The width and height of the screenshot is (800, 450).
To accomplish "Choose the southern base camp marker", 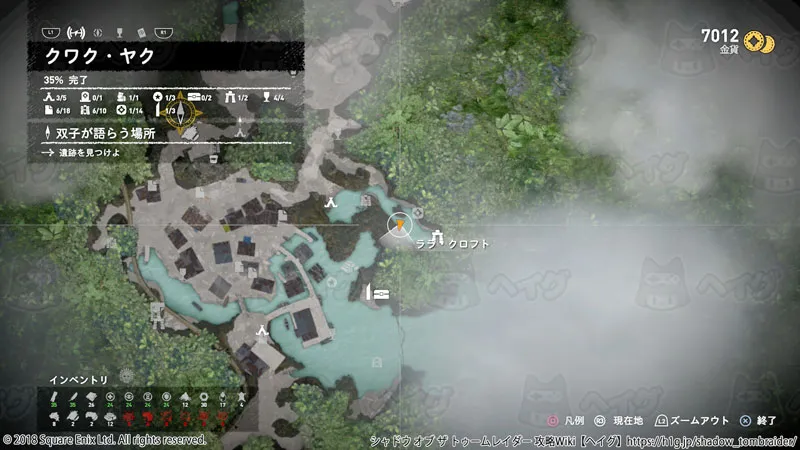I will [x=262, y=330].
